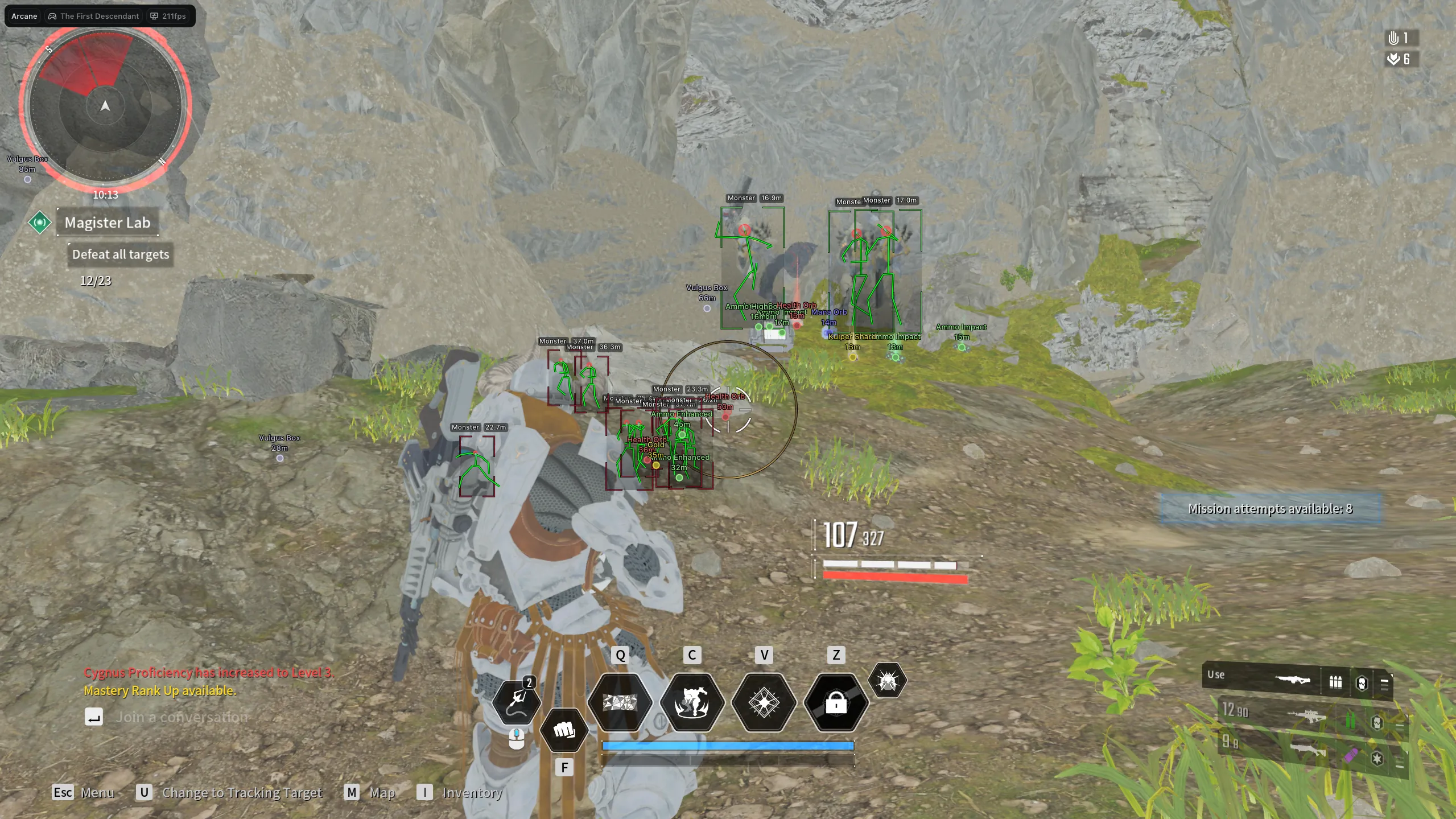Toggle the Magister Lab mission tracker marker
1456x819 pixels.
coord(40,223)
